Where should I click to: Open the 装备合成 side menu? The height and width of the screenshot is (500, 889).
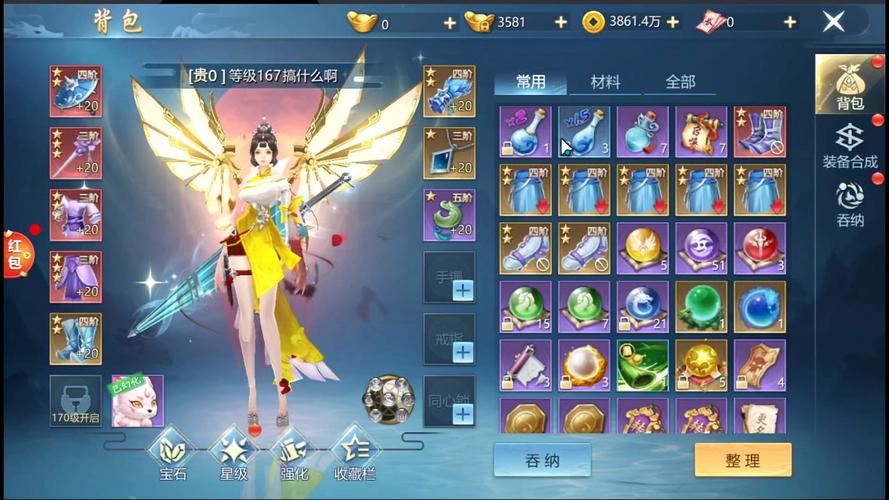pos(849,146)
